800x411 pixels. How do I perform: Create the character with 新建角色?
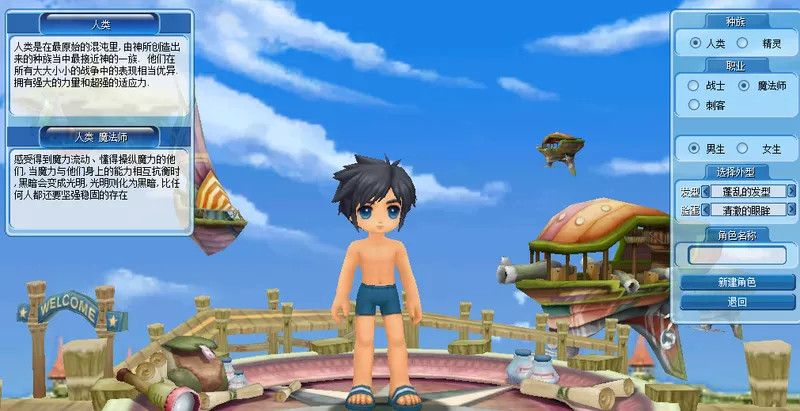(x=738, y=282)
